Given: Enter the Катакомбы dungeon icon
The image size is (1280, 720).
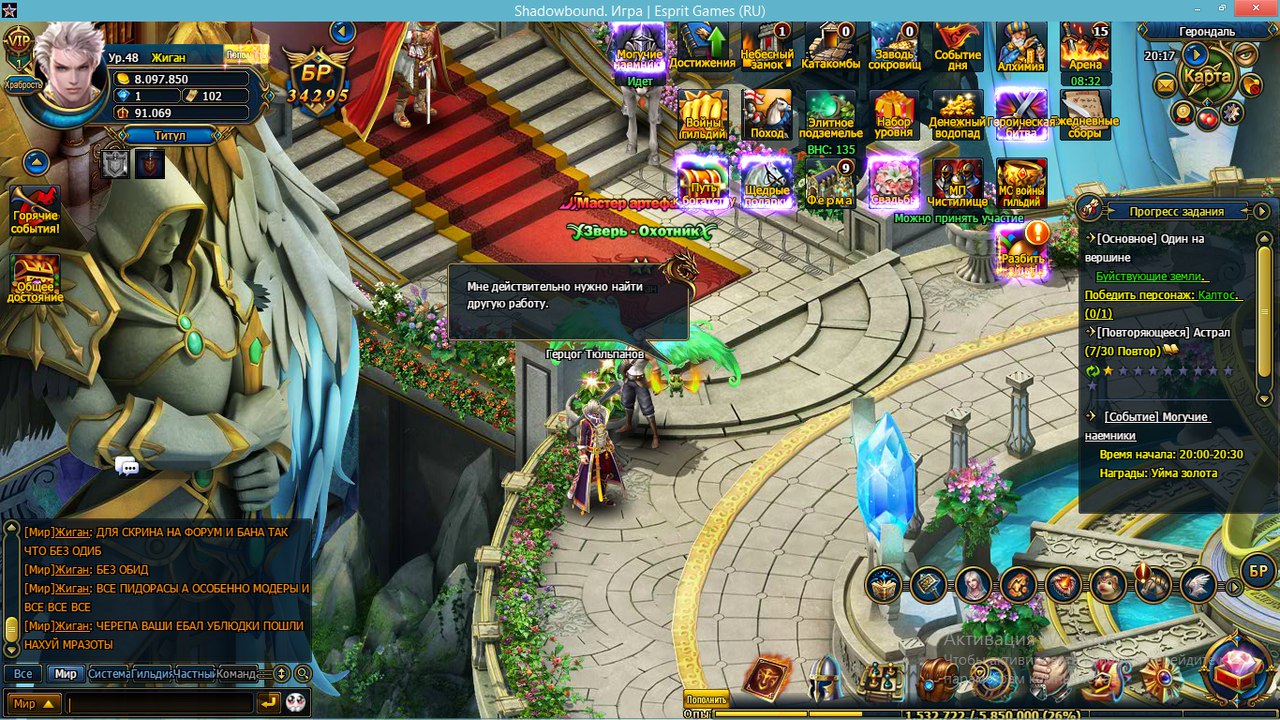Looking at the screenshot, I should [x=830, y=46].
